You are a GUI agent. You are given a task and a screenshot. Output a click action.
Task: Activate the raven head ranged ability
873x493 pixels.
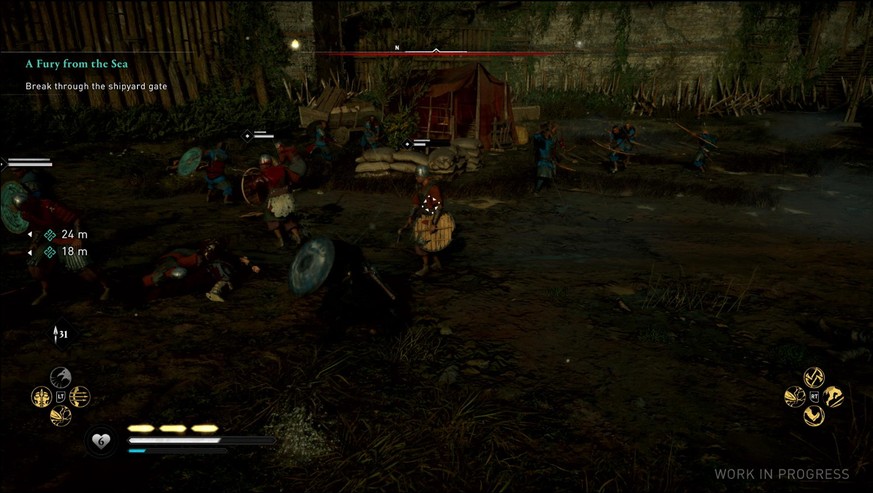coord(60,378)
